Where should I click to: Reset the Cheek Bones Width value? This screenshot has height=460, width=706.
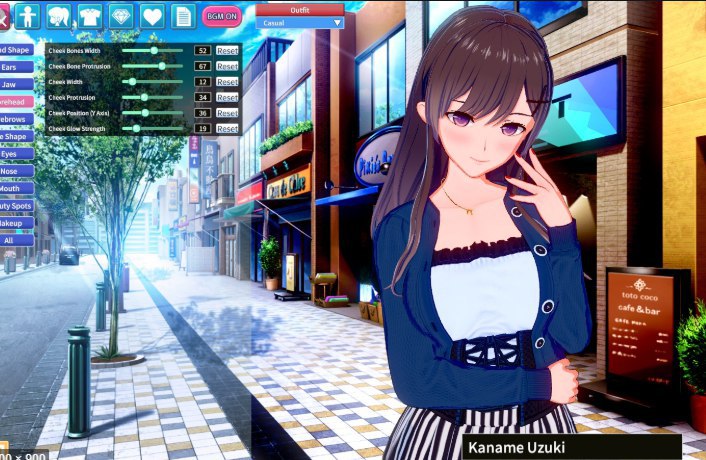227,50
